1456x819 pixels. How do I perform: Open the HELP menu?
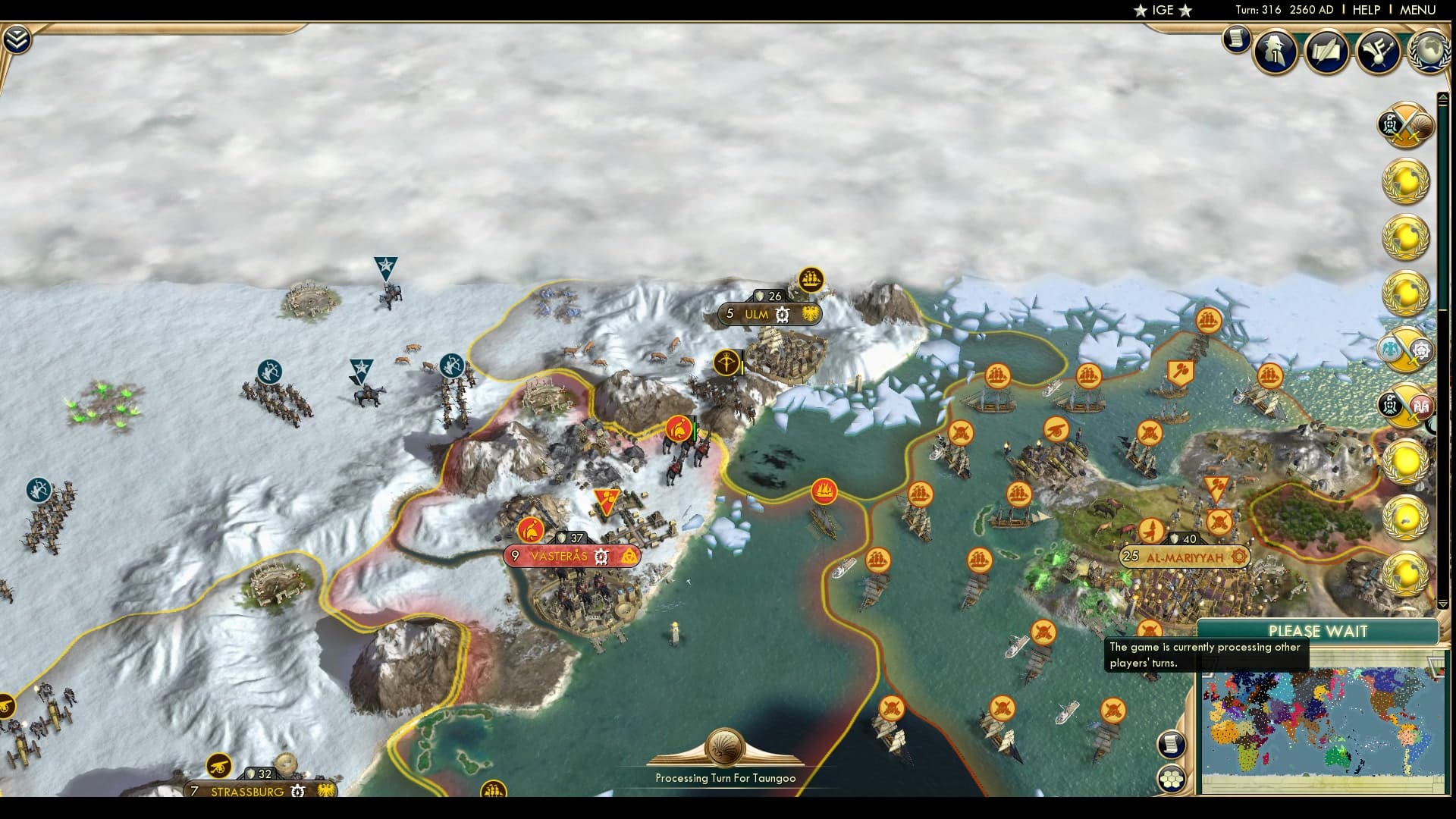pyautogui.click(x=1365, y=10)
